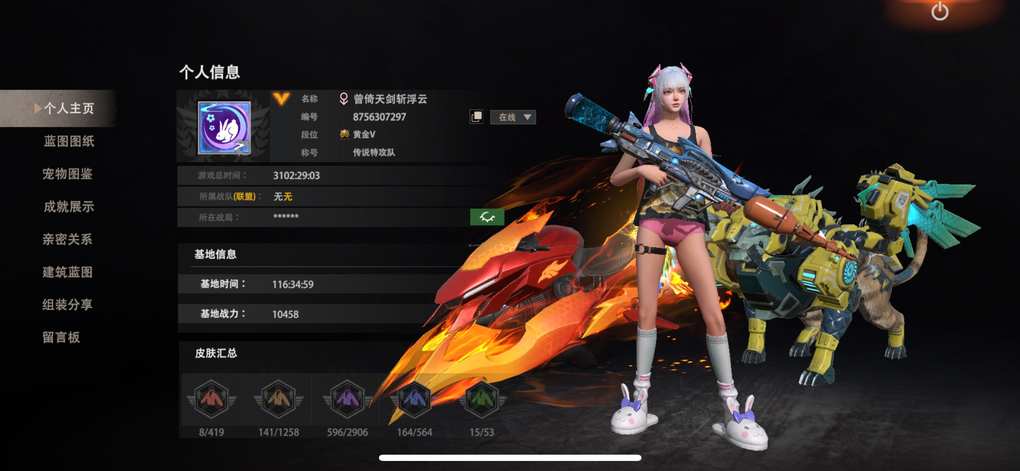Select the orange jacket skin tier
This screenshot has height=471, width=1020.
coord(277,400)
